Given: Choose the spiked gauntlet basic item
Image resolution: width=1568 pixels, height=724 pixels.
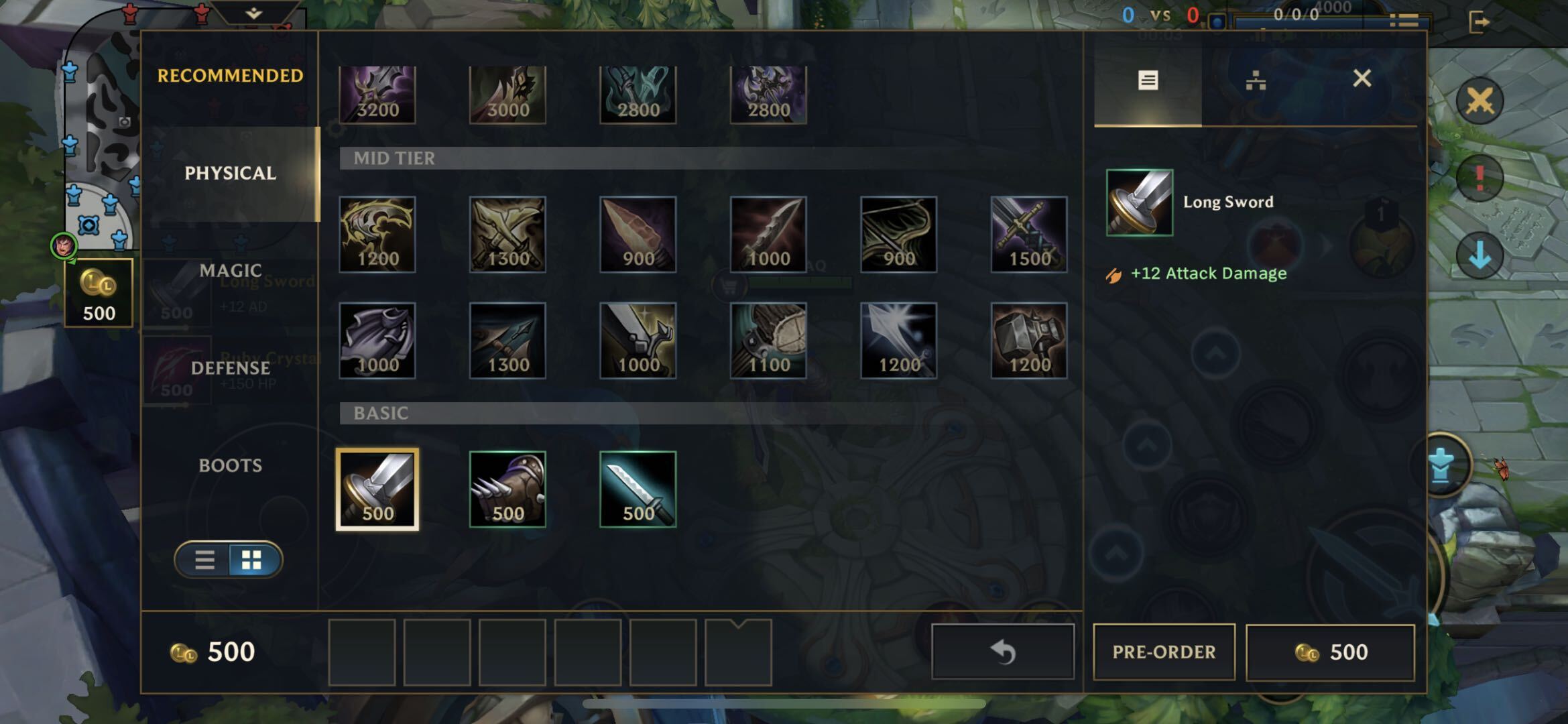Looking at the screenshot, I should point(507,490).
